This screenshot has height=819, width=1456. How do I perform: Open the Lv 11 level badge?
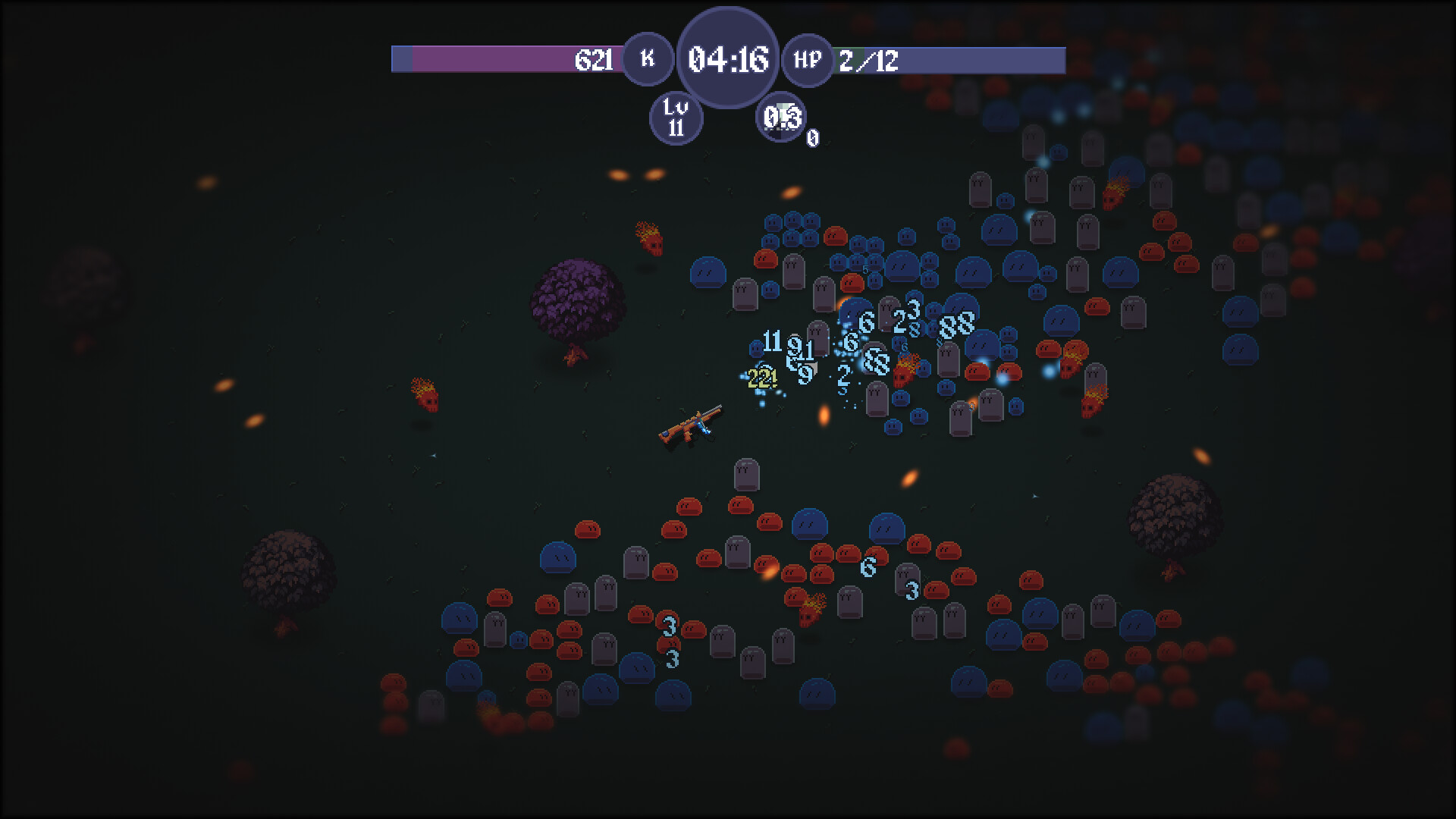tap(676, 119)
